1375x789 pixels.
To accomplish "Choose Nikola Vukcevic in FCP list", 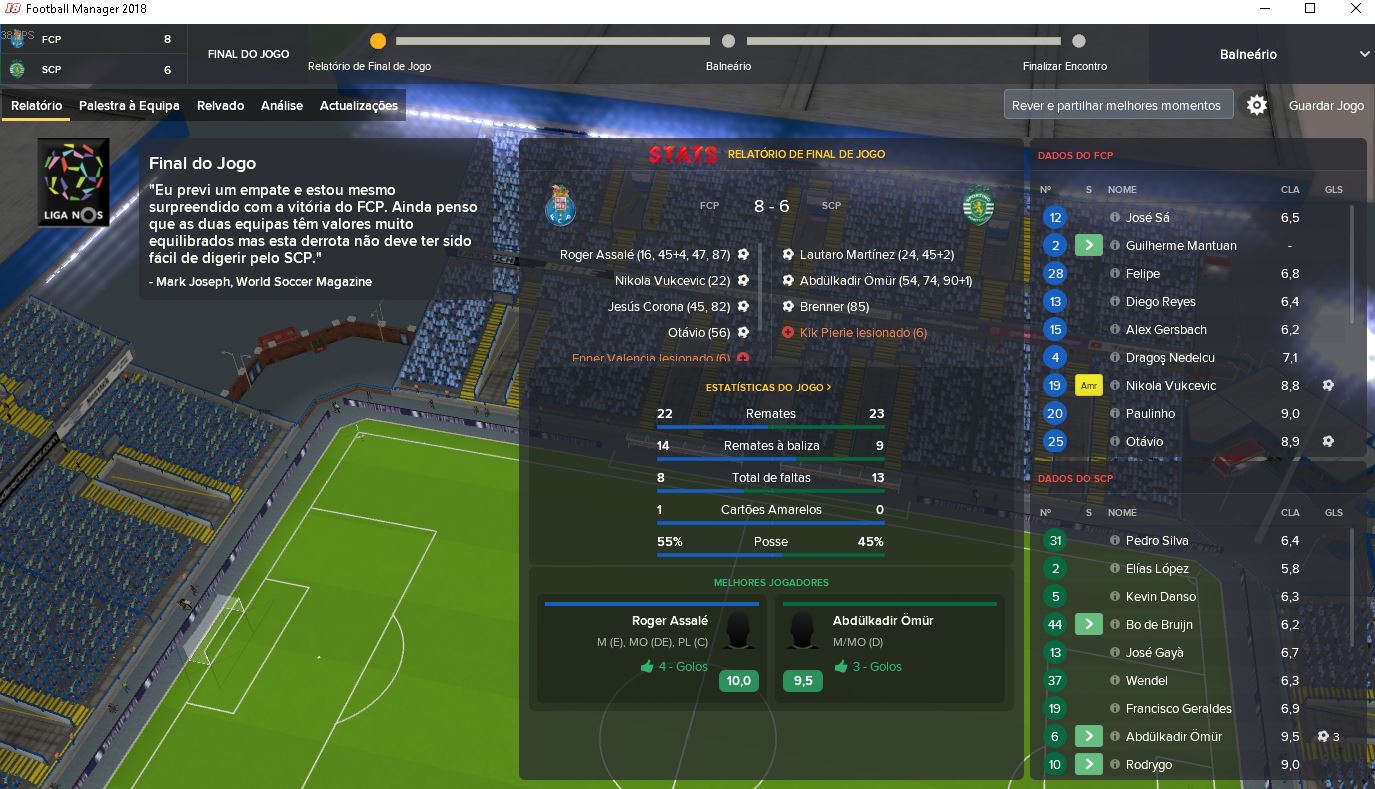I will pyautogui.click(x=1170, y=386).
